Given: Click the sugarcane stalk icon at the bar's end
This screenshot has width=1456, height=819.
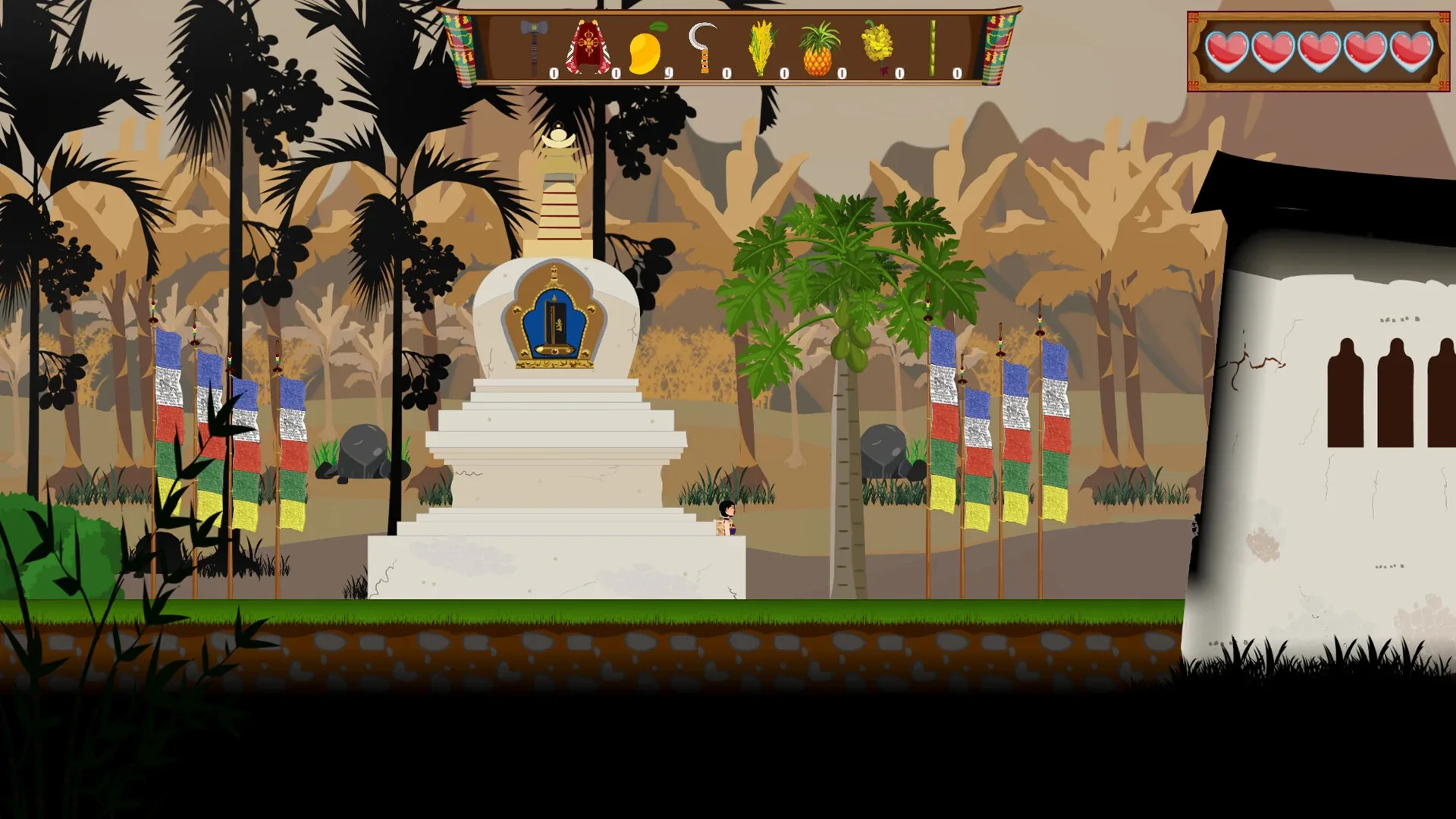Looking at the screenshot, I should [932, 46].
